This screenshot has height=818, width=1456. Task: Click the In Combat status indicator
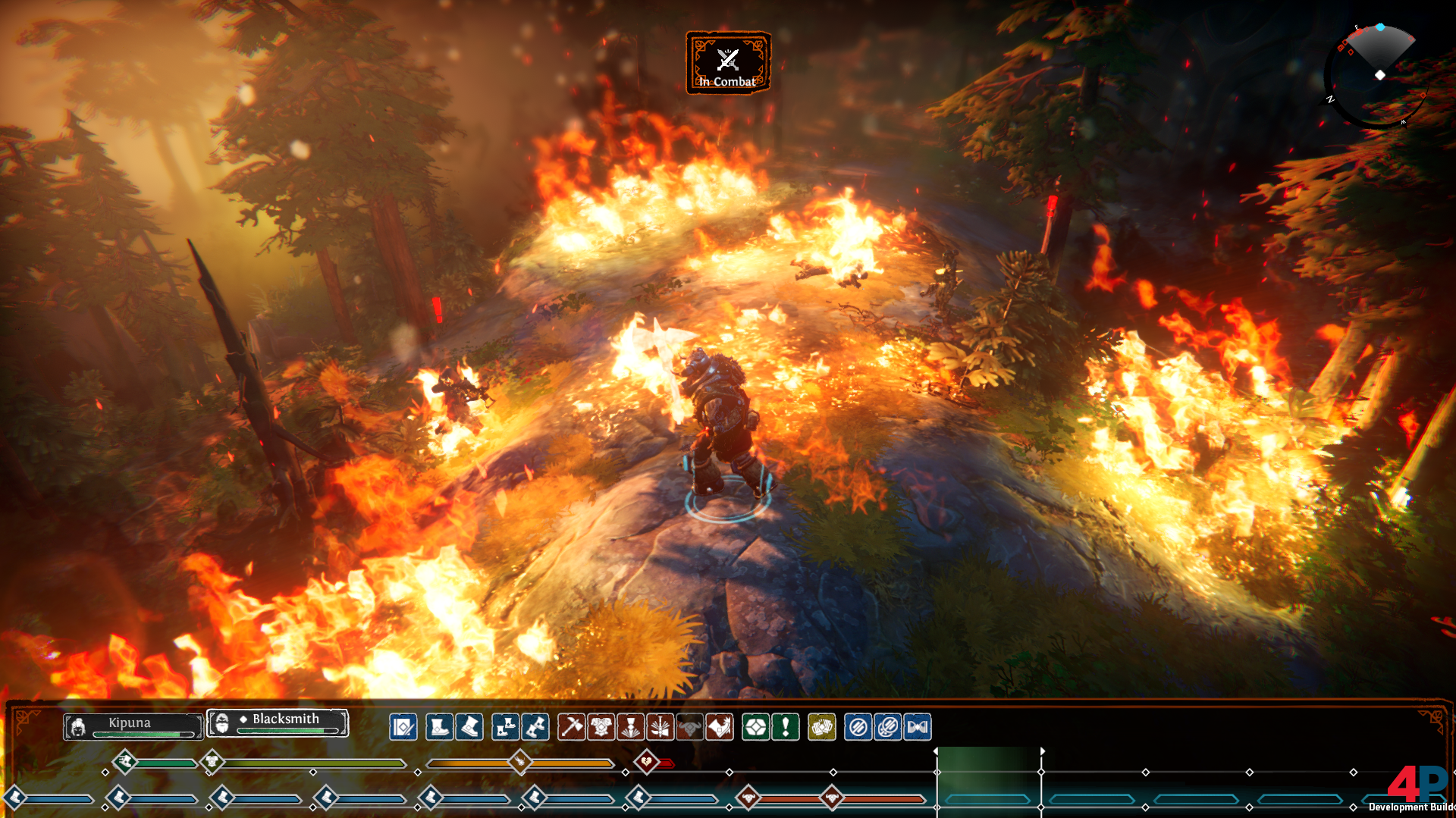(x=728, y=63)
